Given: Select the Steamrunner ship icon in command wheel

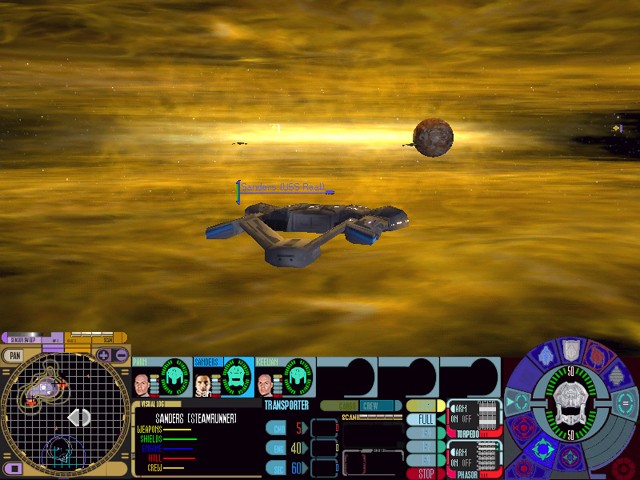Looking at the screenshot, I should pyautogui.click(x=569, y=411).
